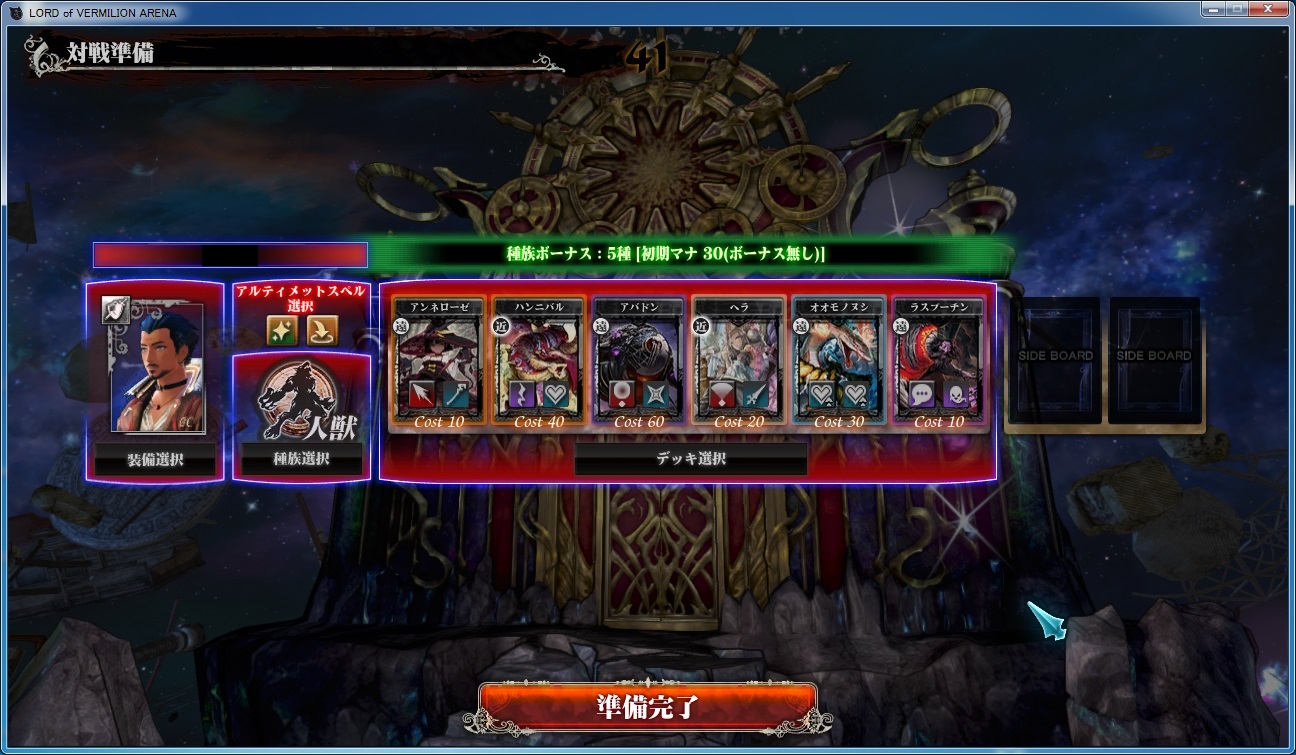Viewport: 1296px width, 755px height.
Task: Open 種族選択 tribe selection
Action: pyautogui.click(x=301, y=460)
